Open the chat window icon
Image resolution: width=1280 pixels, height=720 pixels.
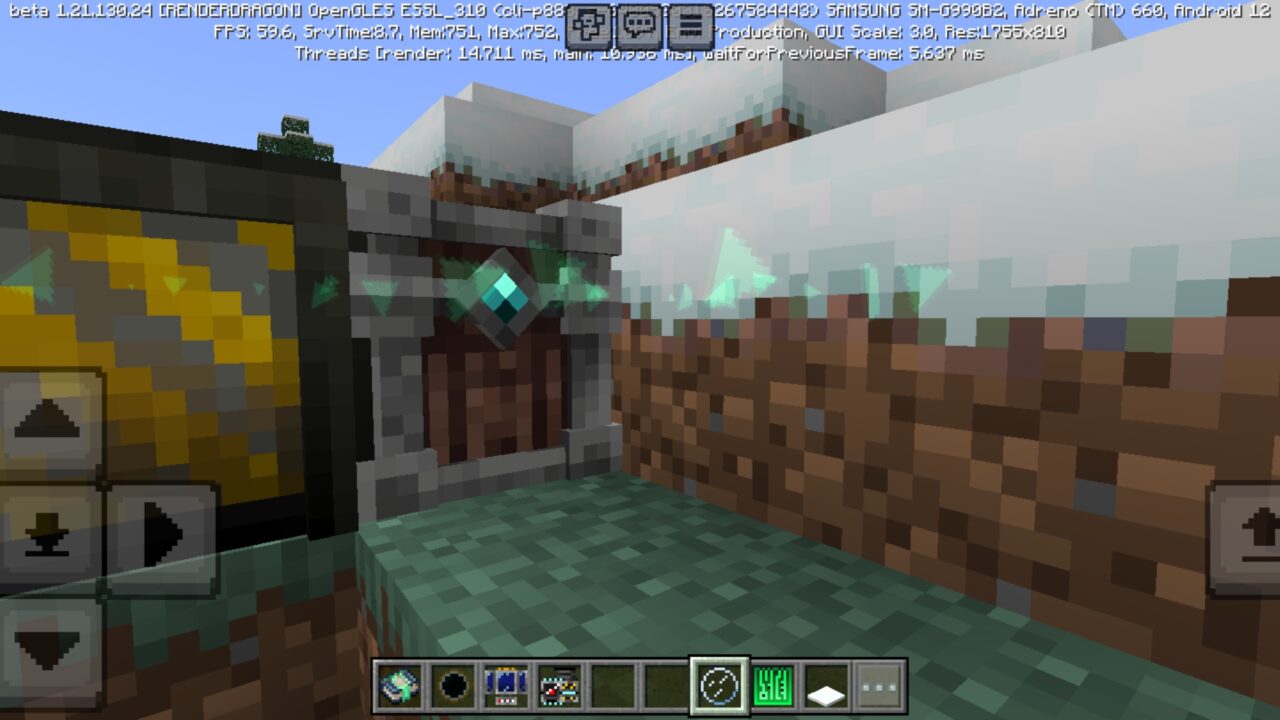click(x=637, y=22)
